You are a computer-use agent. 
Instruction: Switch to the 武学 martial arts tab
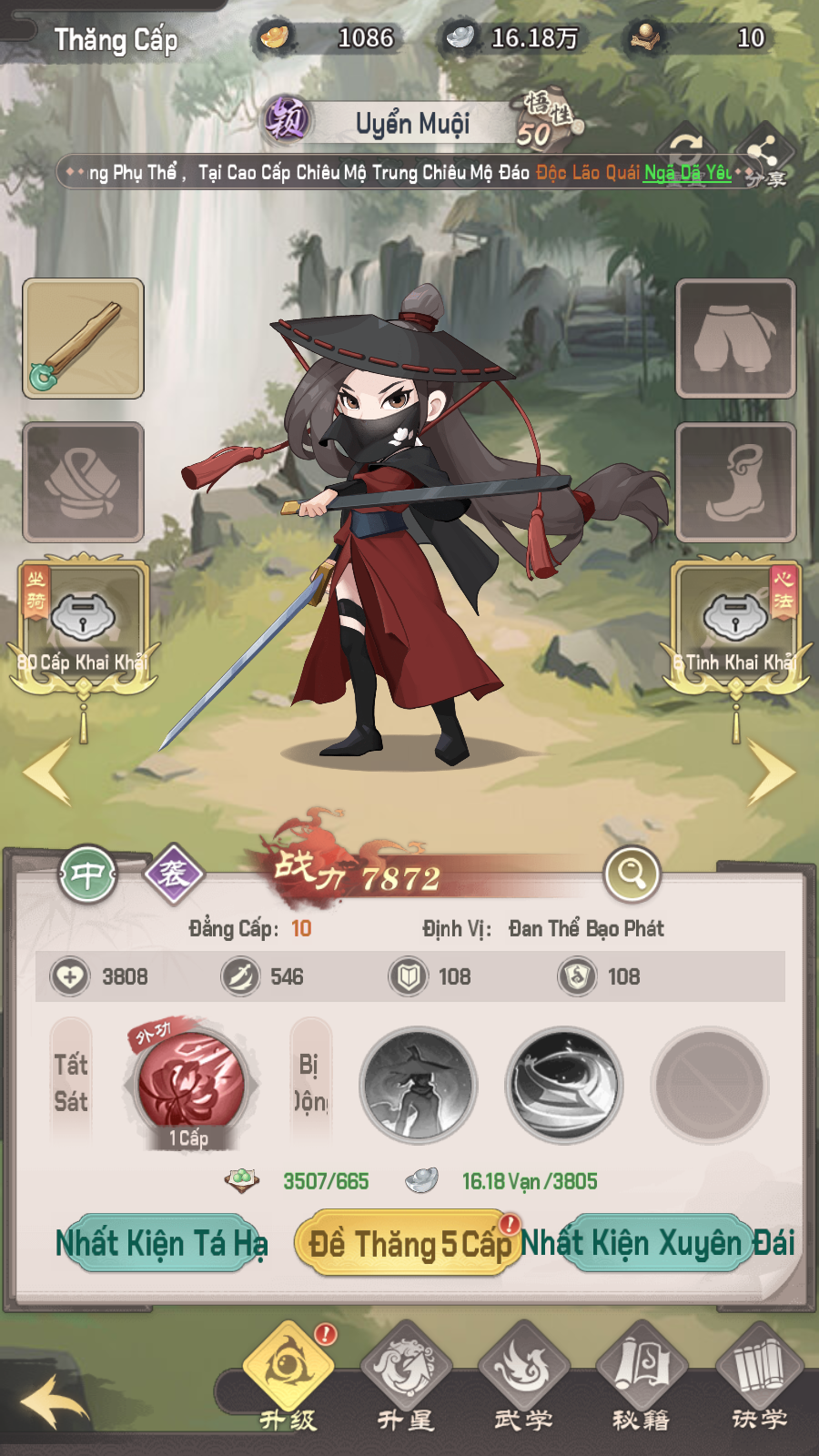[x=523, y=1374]
